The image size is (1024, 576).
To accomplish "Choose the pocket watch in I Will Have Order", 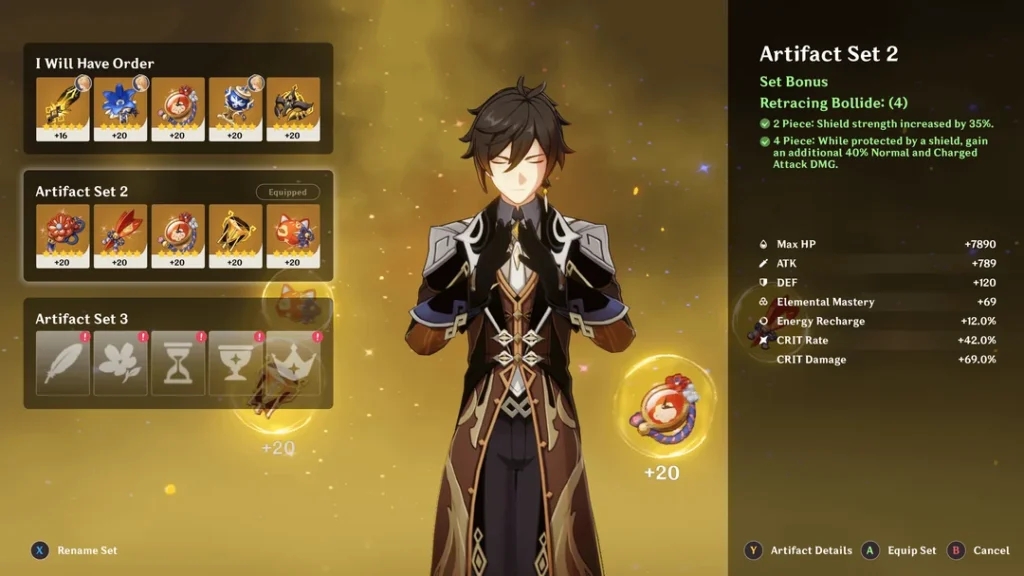I will [178, 109].
